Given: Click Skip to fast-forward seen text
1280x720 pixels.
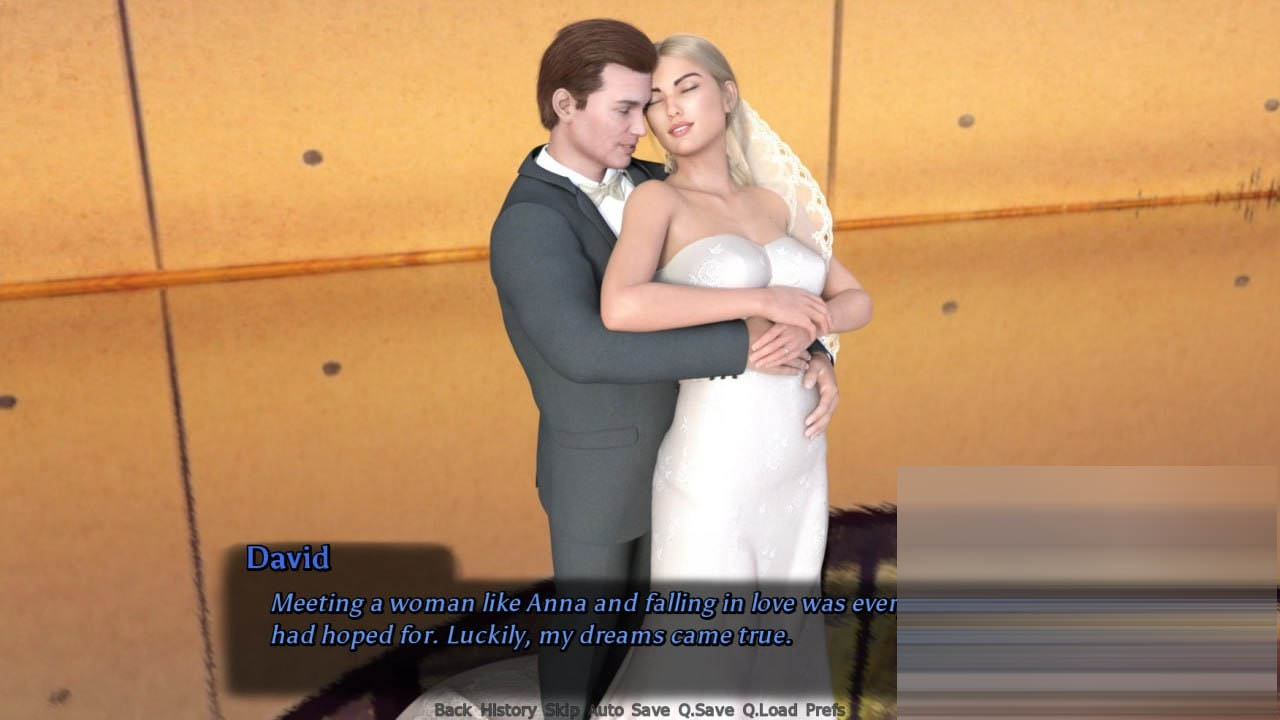Looking at the screenshot, I should point(562,710).
